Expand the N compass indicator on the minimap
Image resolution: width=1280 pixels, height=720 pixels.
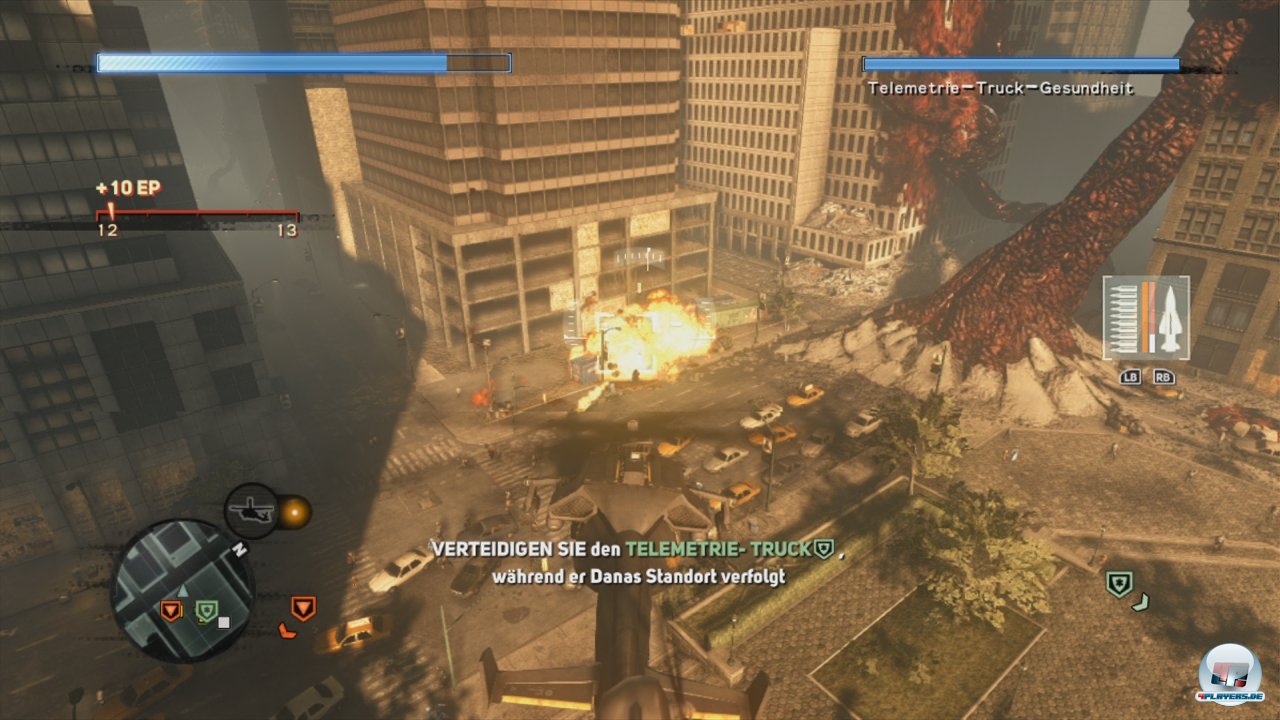coord(239,549)
